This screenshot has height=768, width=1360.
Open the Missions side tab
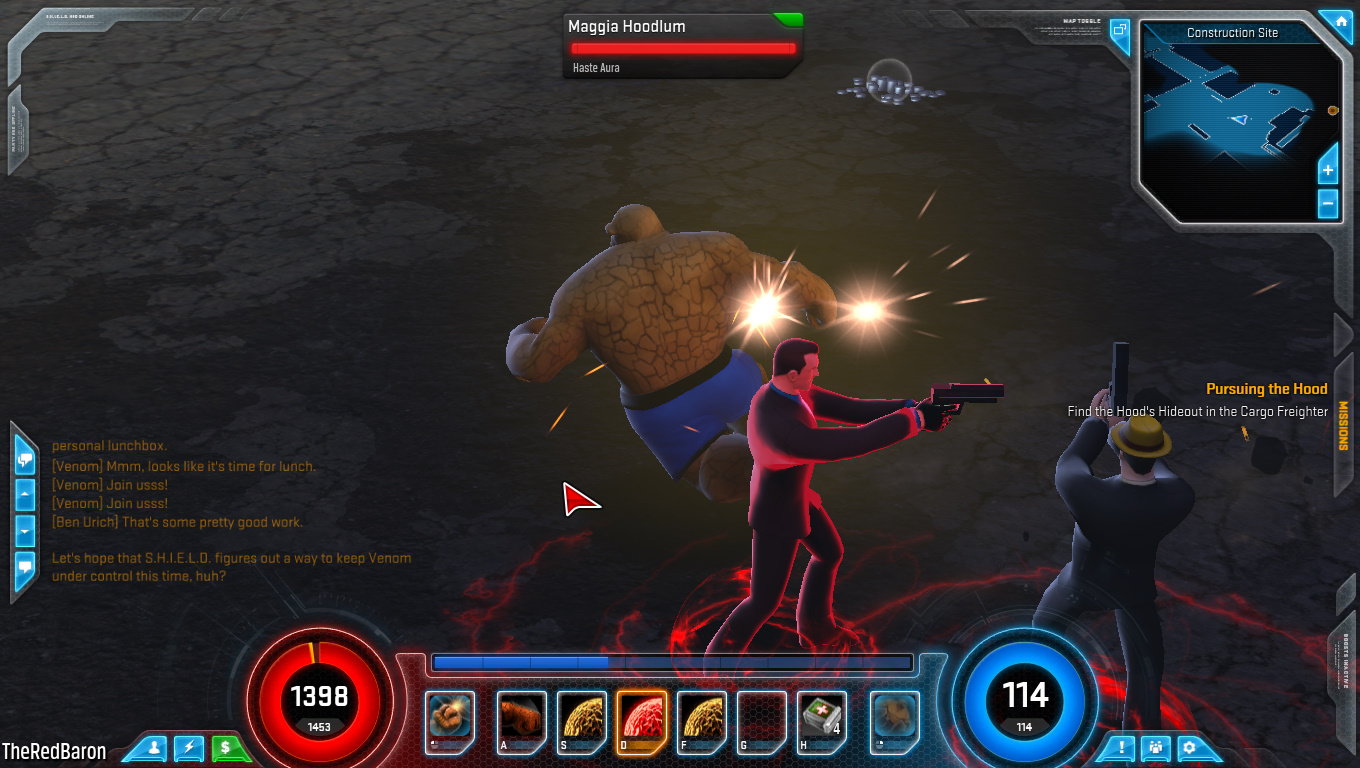(1343, 425)
